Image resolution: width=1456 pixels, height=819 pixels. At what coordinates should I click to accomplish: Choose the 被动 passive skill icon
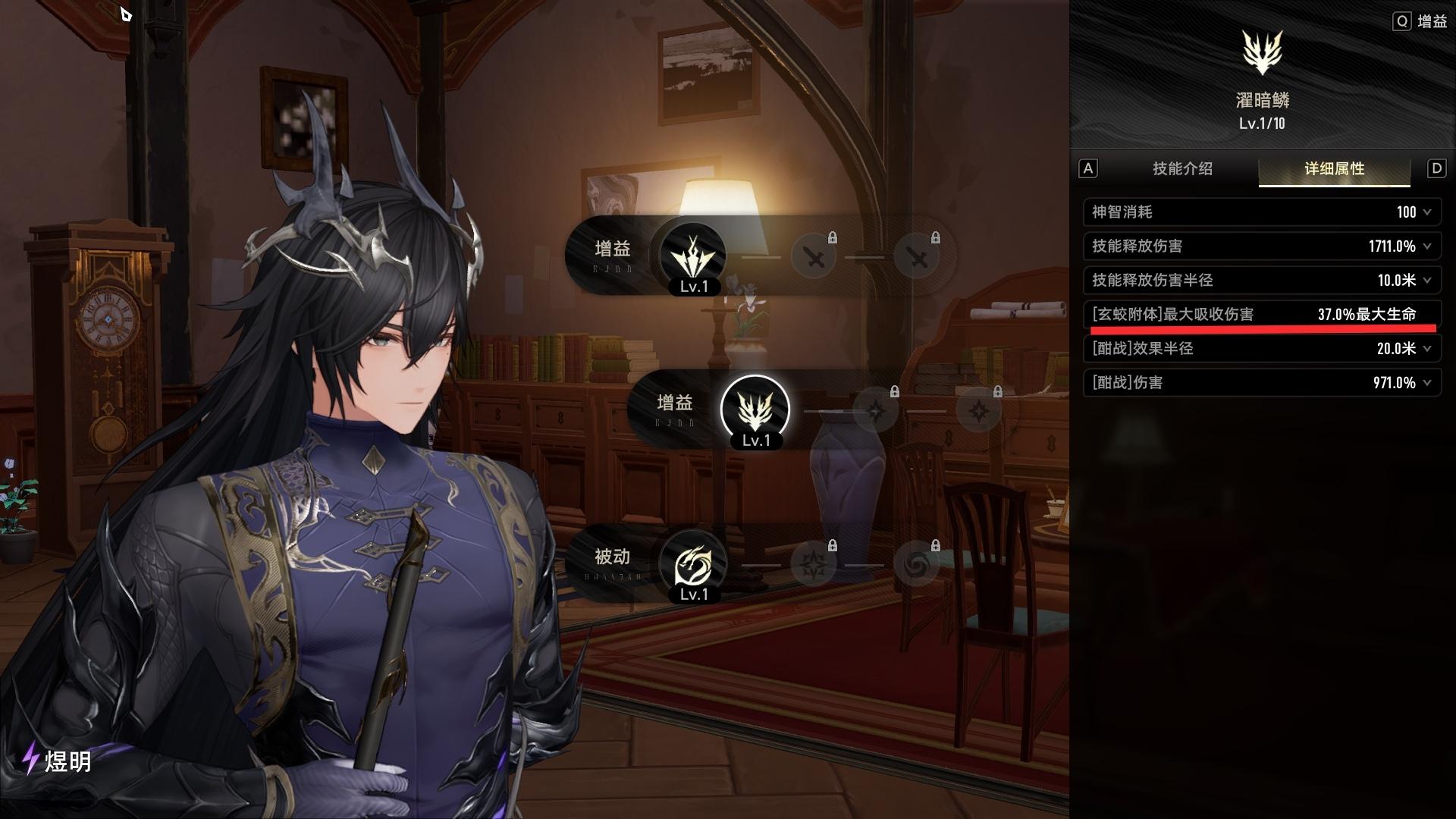coord(692,563)
